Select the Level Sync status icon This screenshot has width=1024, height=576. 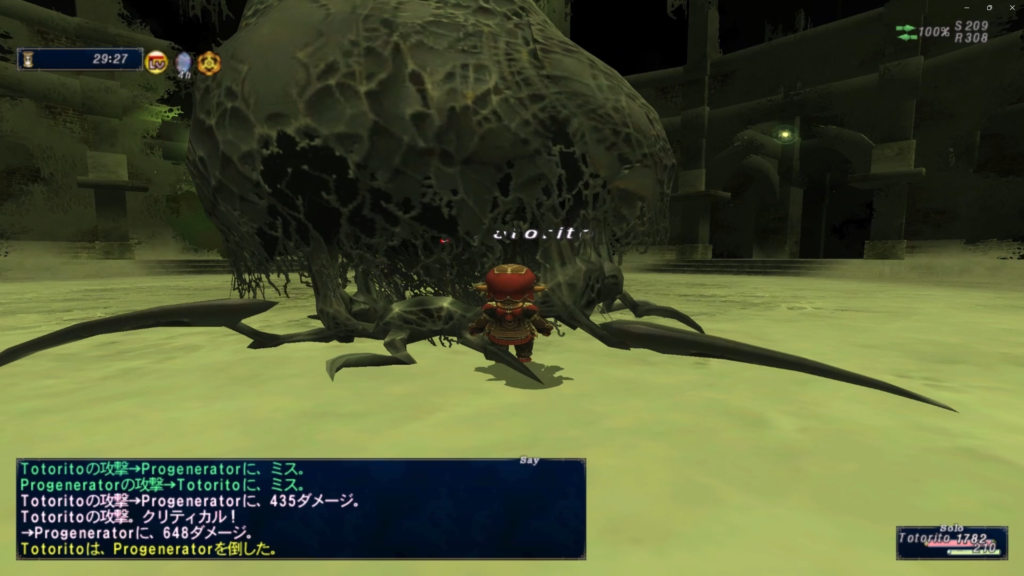(157, 62)
